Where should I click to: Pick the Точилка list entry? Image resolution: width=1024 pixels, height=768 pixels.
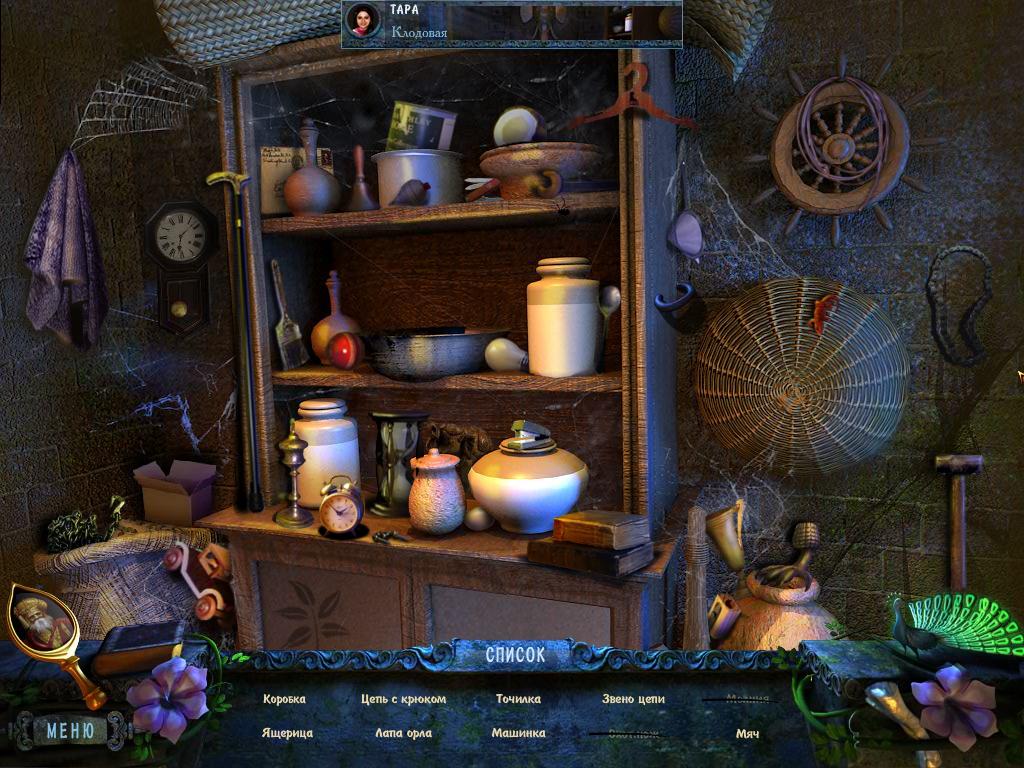[x=518, y=699]
